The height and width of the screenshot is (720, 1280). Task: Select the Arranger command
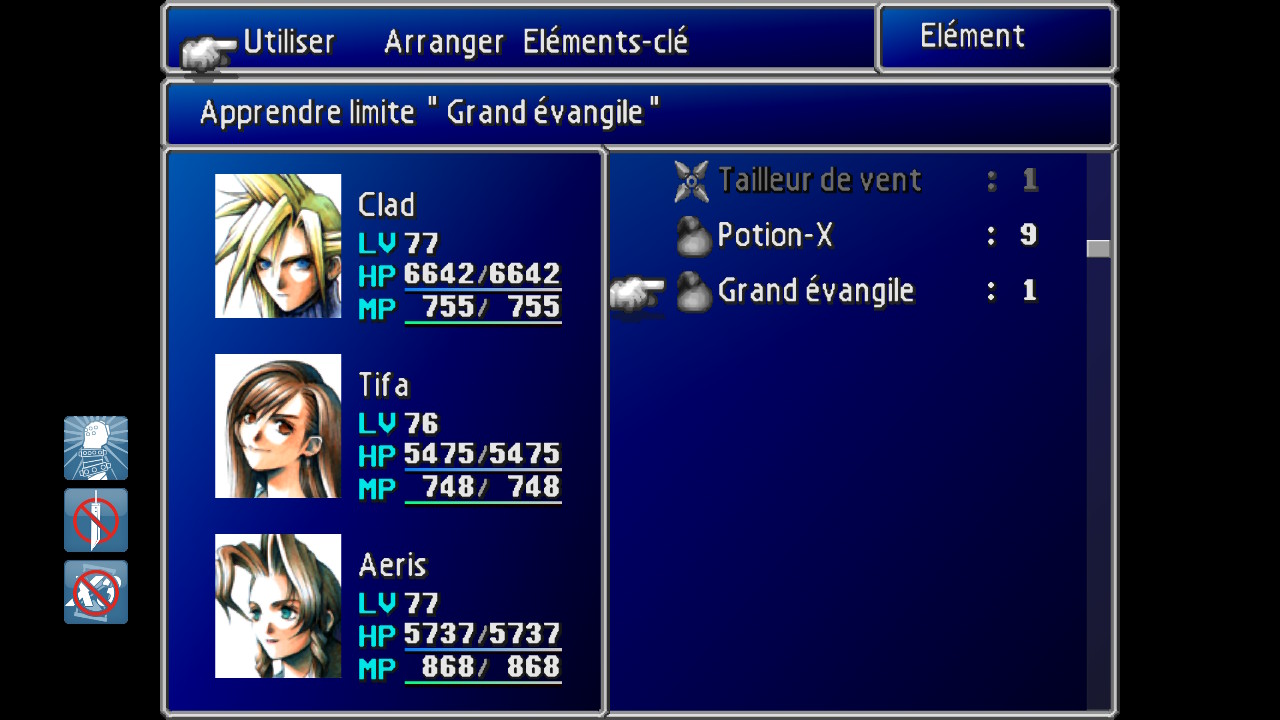(x=444, y=42)
